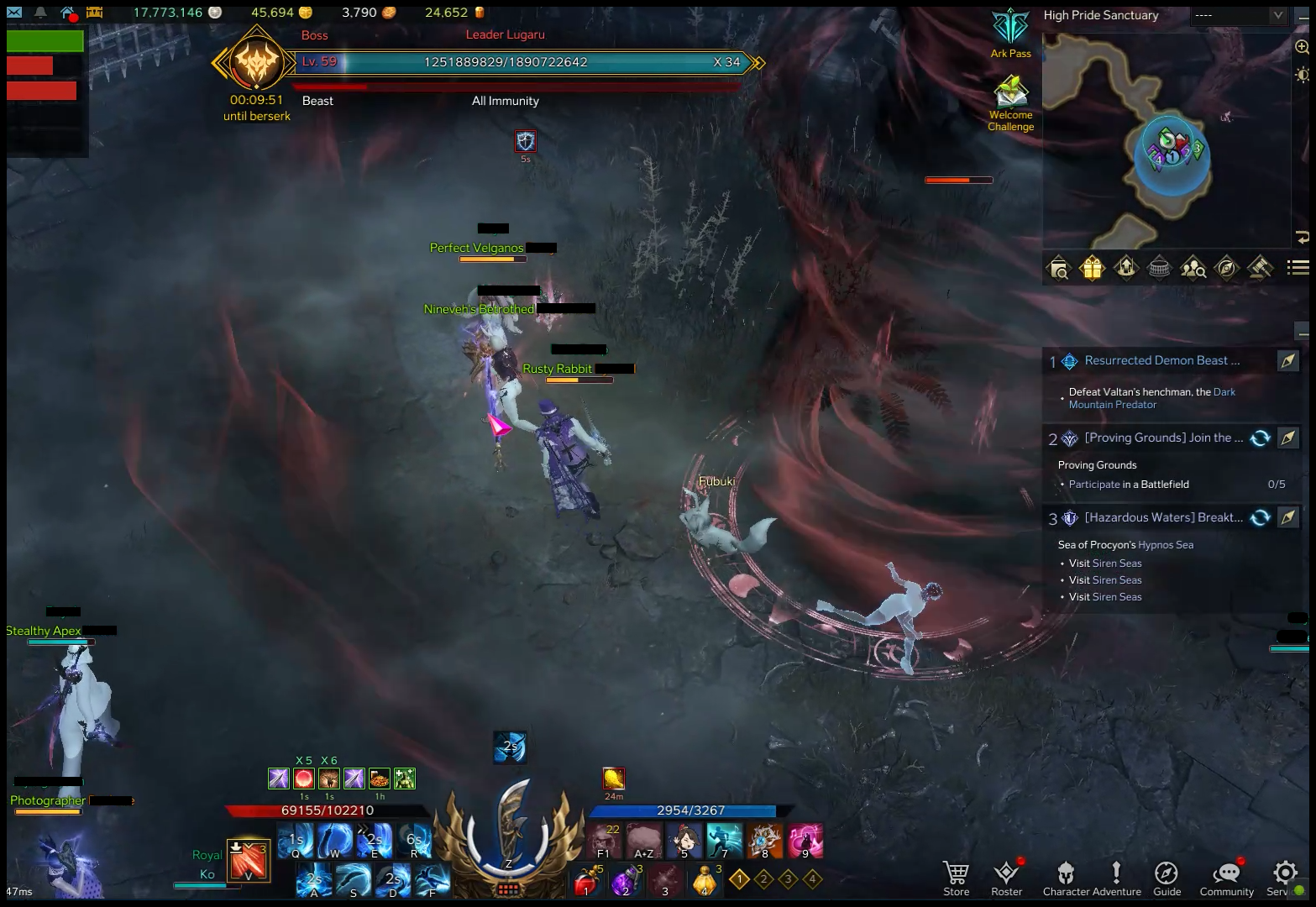1316x907 pixels.
Task: Open the glowing gift box product inventory
Action: tap(1091, 268)
